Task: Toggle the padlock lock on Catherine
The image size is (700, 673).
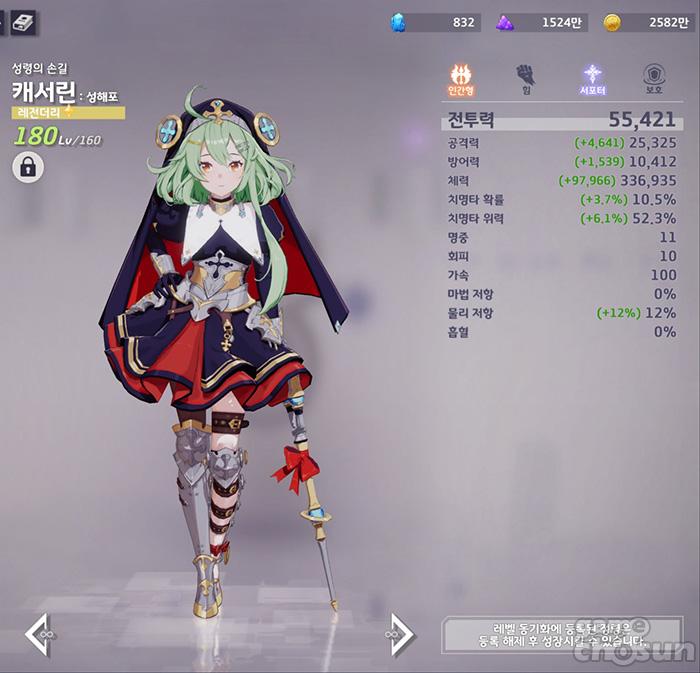Action: 27,168
